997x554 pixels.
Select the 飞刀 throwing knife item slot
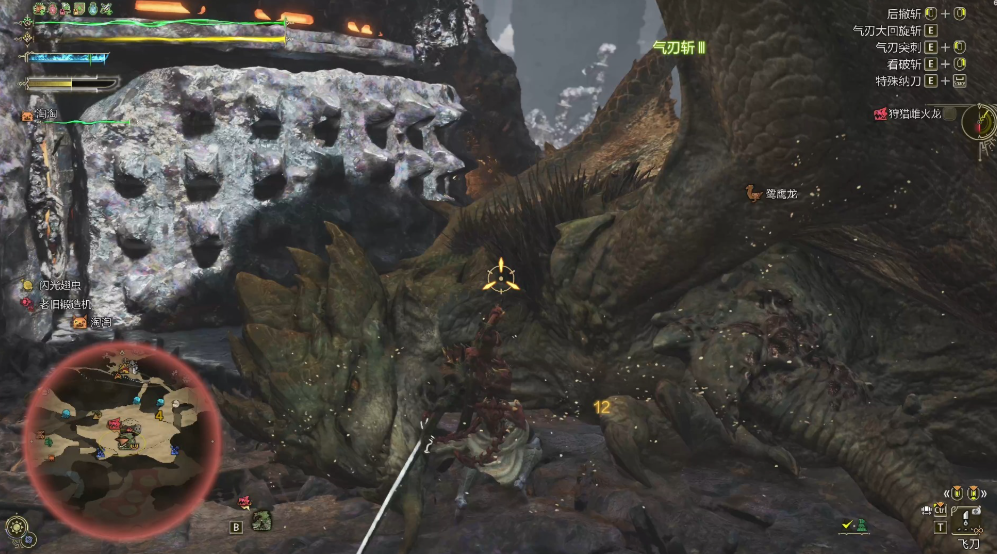pyautogui.click(x=967, y=519)
